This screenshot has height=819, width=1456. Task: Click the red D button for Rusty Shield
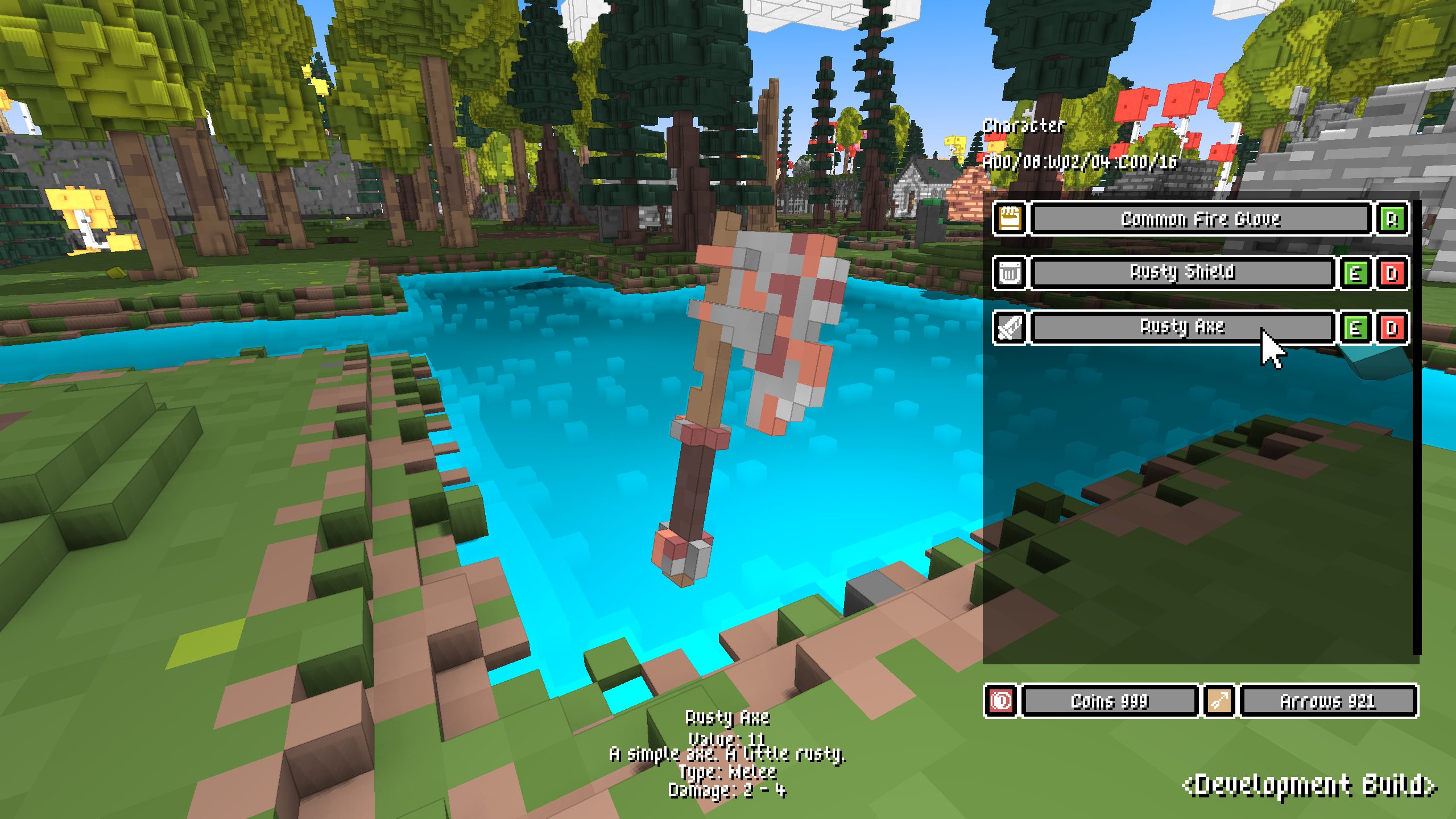tap(1392, 274)
